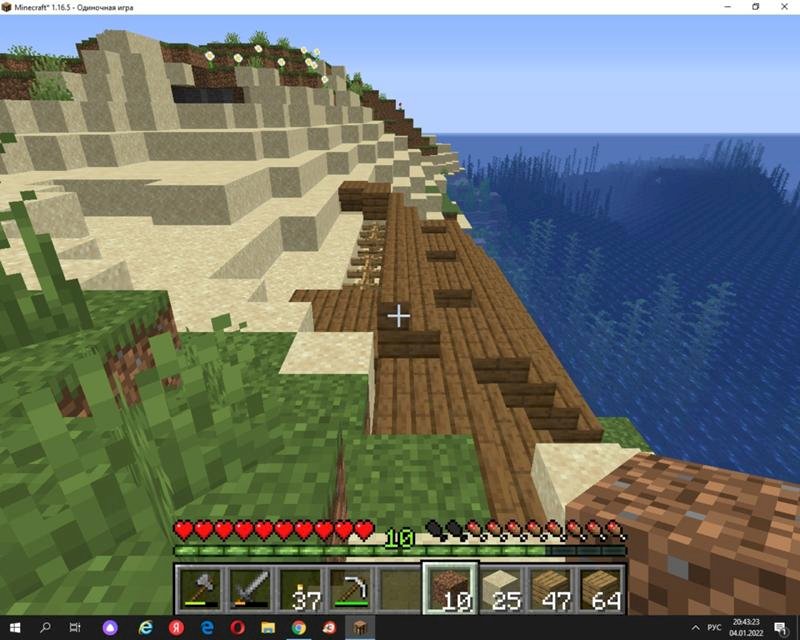
Task: Minimize the Minecraft window
Action: point(727,7)
